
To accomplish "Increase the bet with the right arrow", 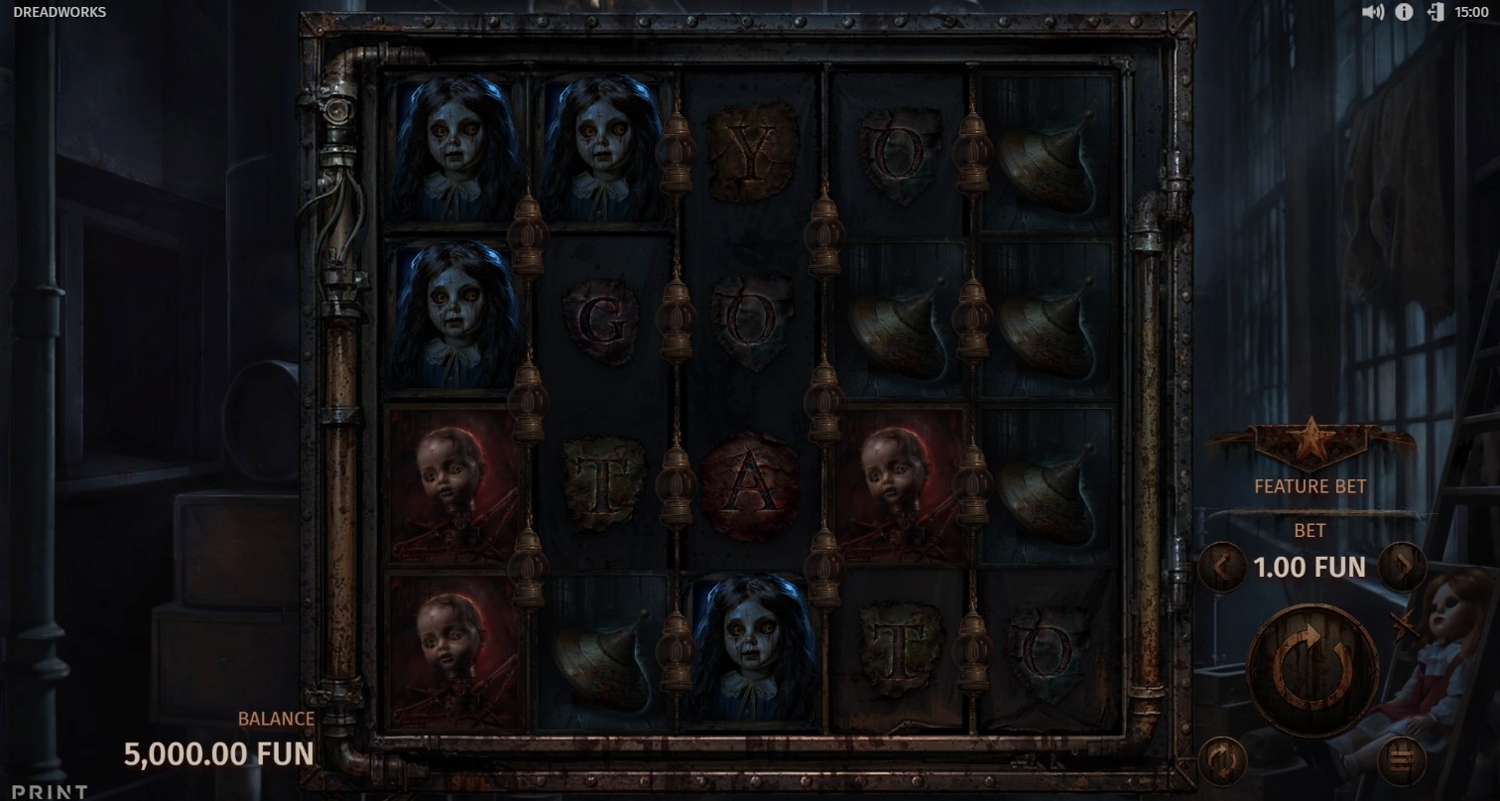I will coord(1402,567).
